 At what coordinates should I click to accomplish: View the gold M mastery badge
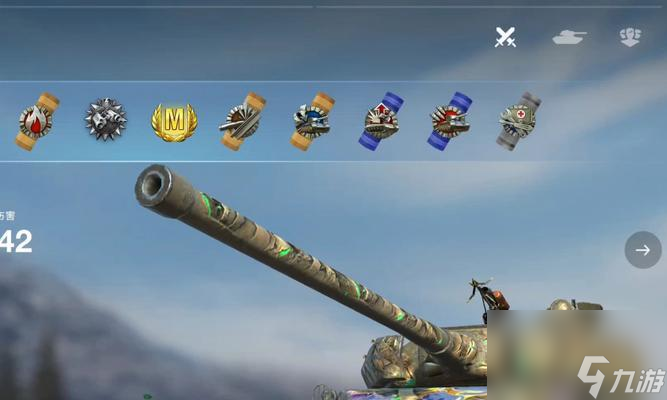(174, 121)
